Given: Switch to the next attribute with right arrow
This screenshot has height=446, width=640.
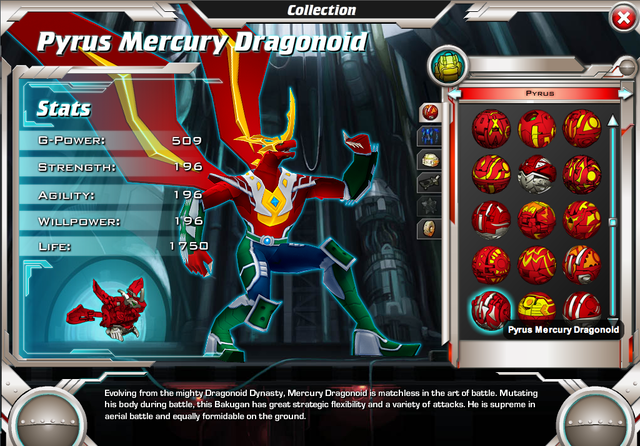Looking at the screenshot, I should click(x=626, y=94).
